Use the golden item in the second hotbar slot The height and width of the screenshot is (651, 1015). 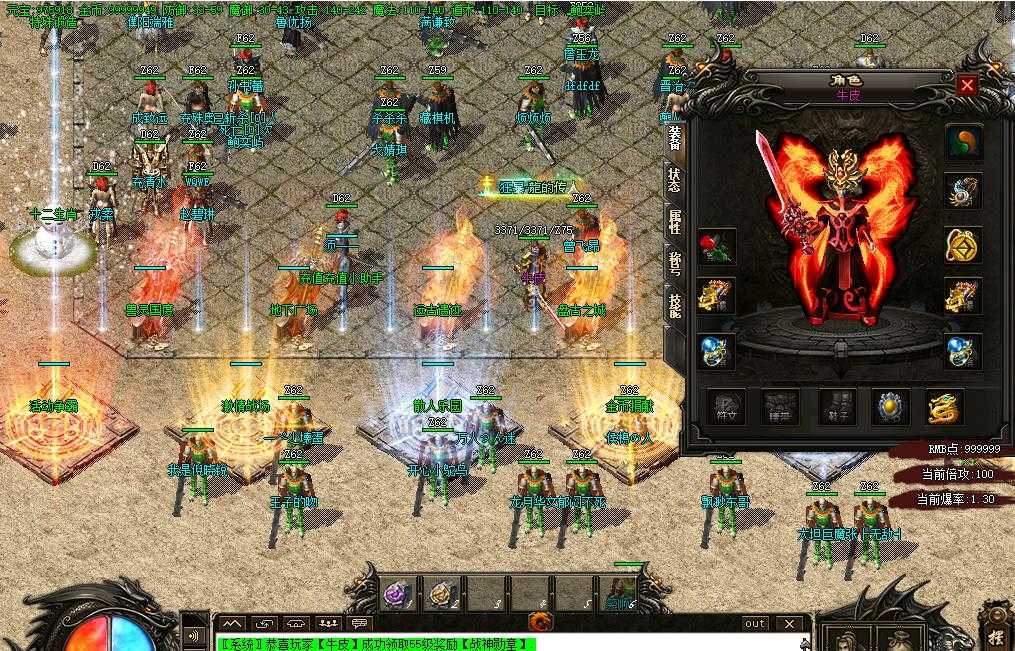(441, 595)
